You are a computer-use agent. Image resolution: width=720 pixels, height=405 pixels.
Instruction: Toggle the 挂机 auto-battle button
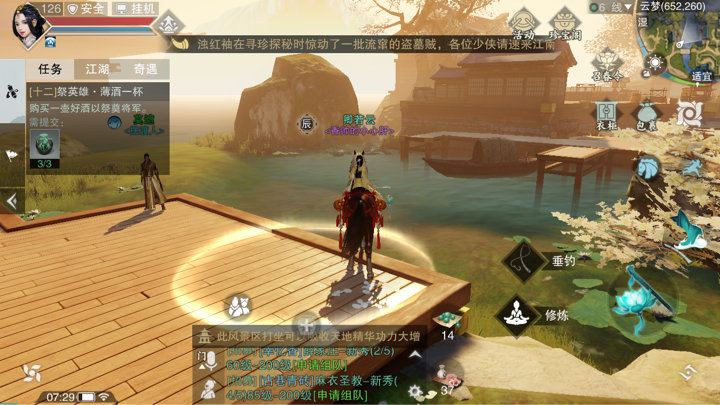click(x=136, y=9)
